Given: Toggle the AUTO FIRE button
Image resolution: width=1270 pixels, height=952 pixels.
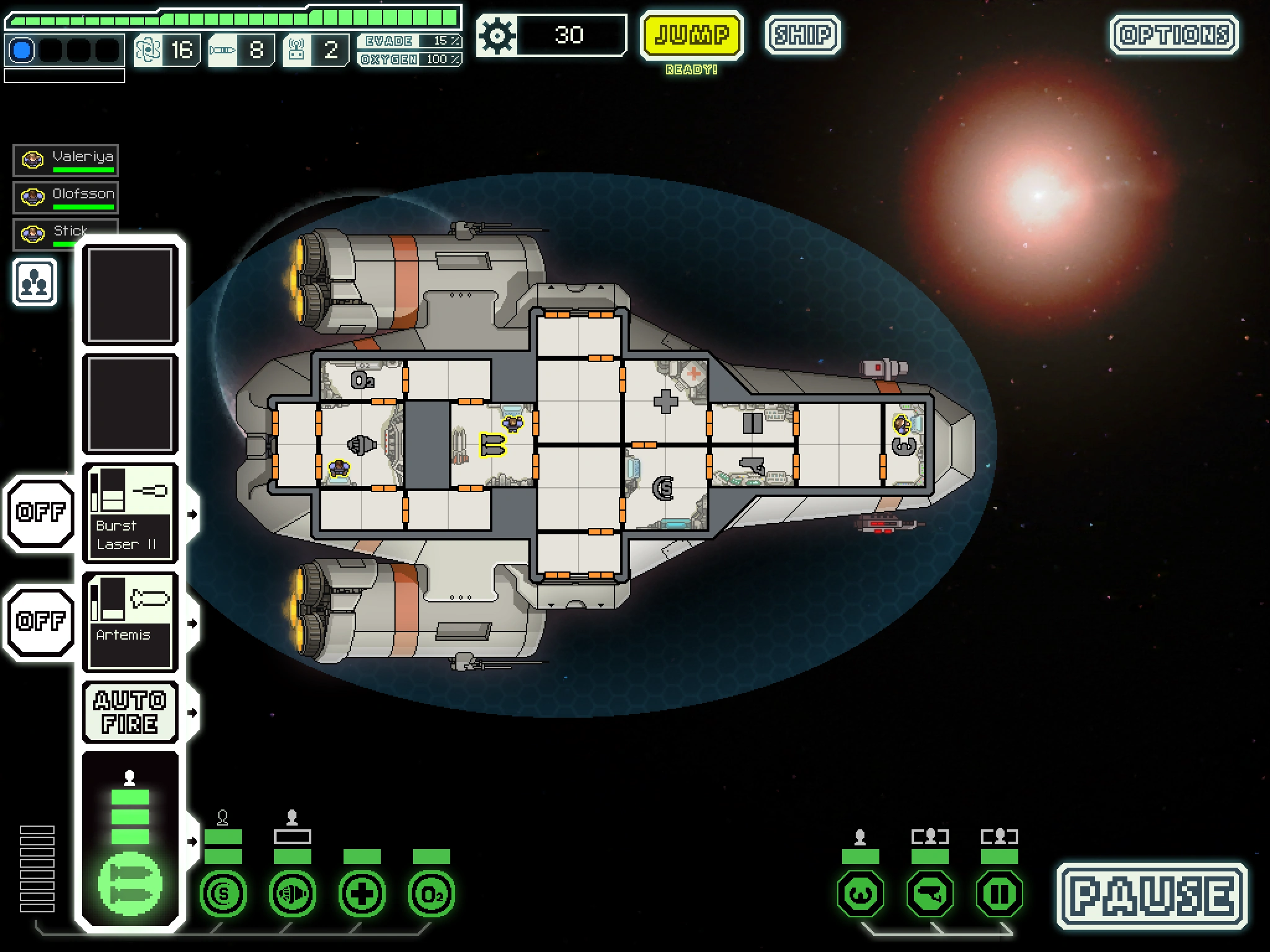Looking at the screenshot, I should click(x=130, y=712).
